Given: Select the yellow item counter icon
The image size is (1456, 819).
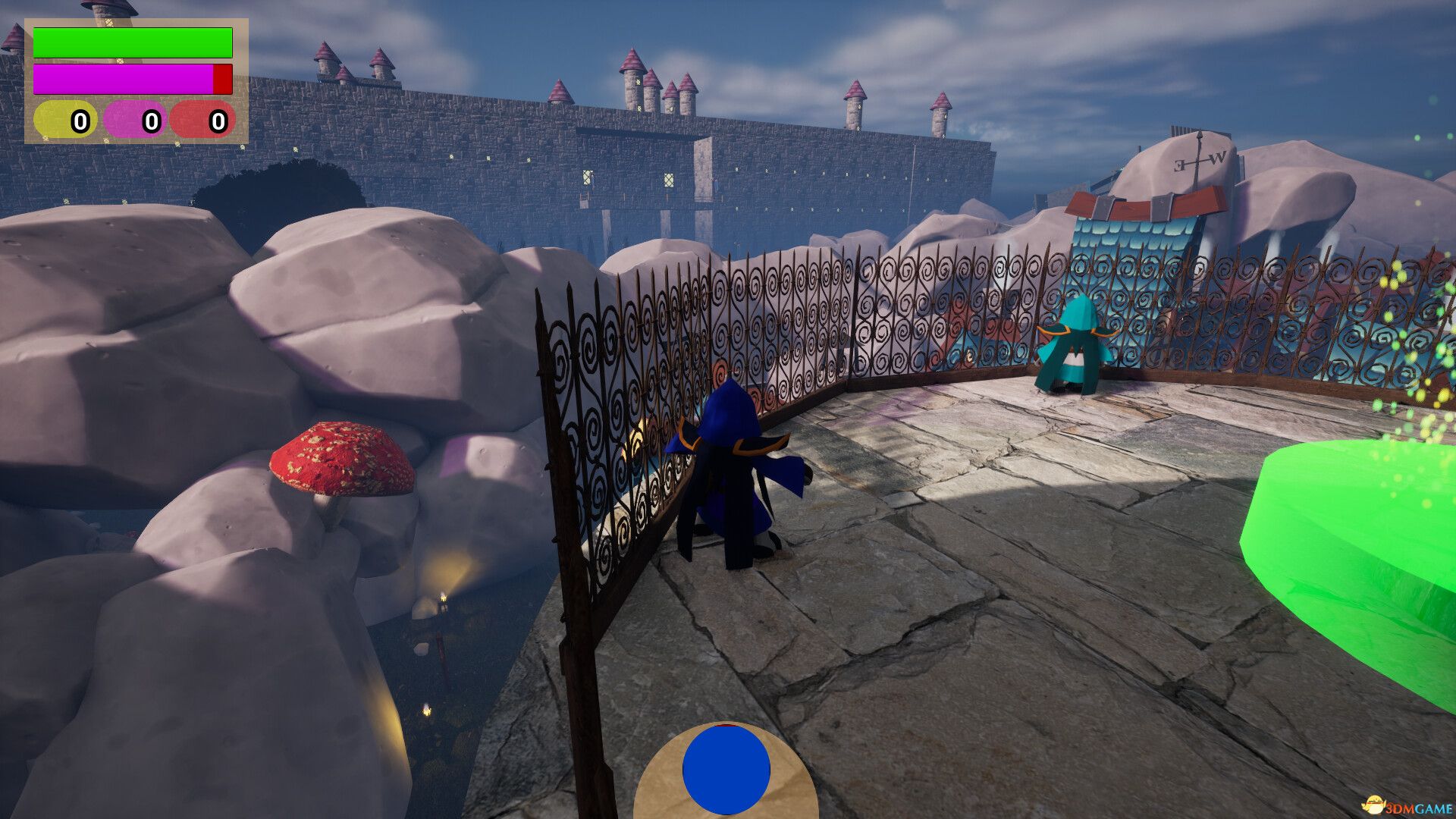Looking at the screenshot, I should (64, 120).
